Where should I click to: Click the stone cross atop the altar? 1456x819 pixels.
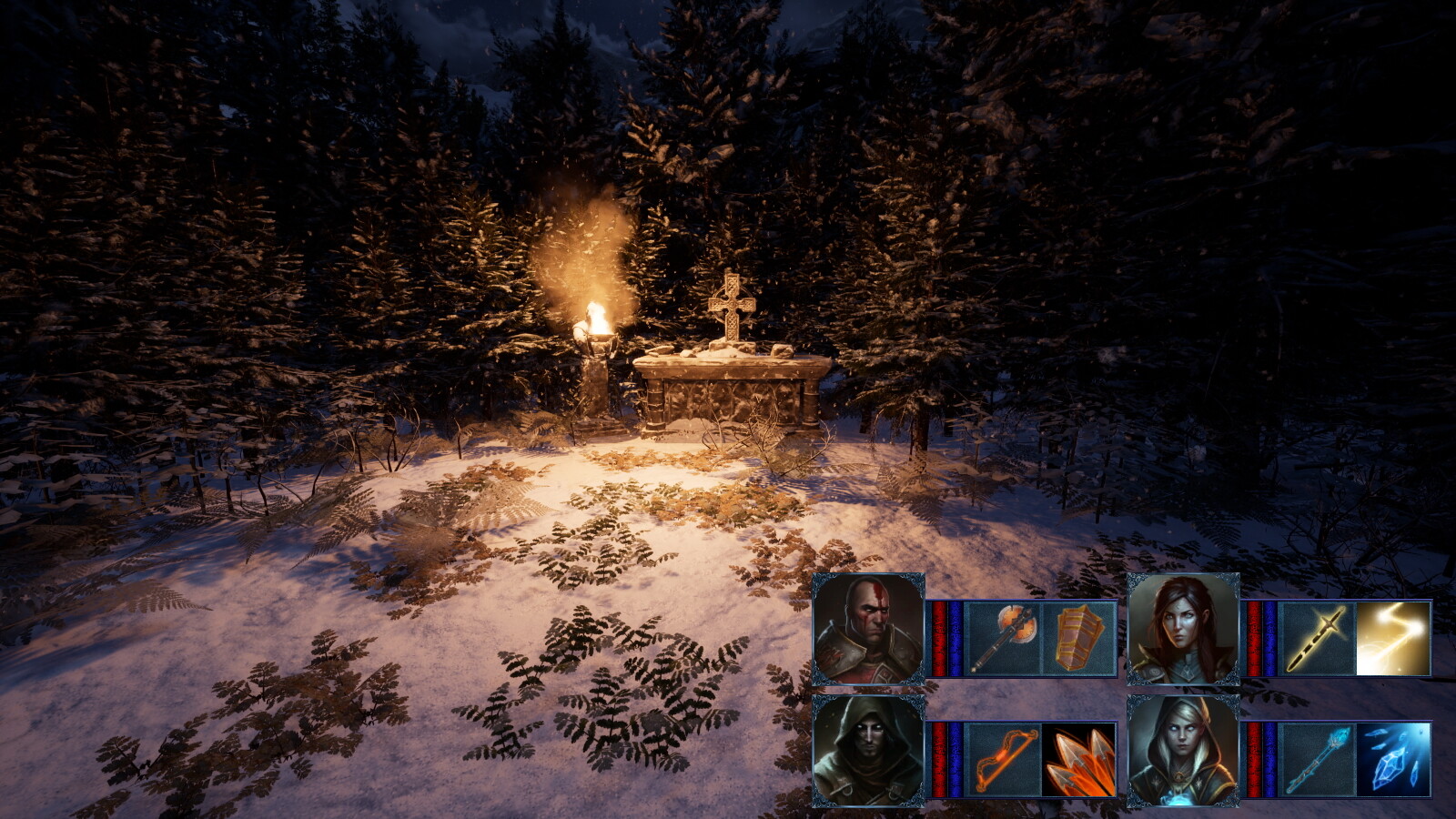(733, 300)
